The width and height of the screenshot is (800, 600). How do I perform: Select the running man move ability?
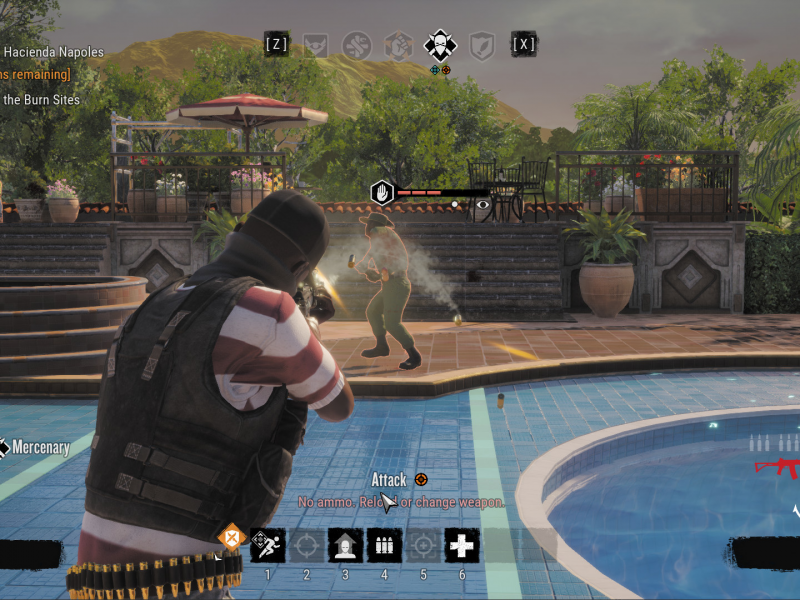[267, 545]
